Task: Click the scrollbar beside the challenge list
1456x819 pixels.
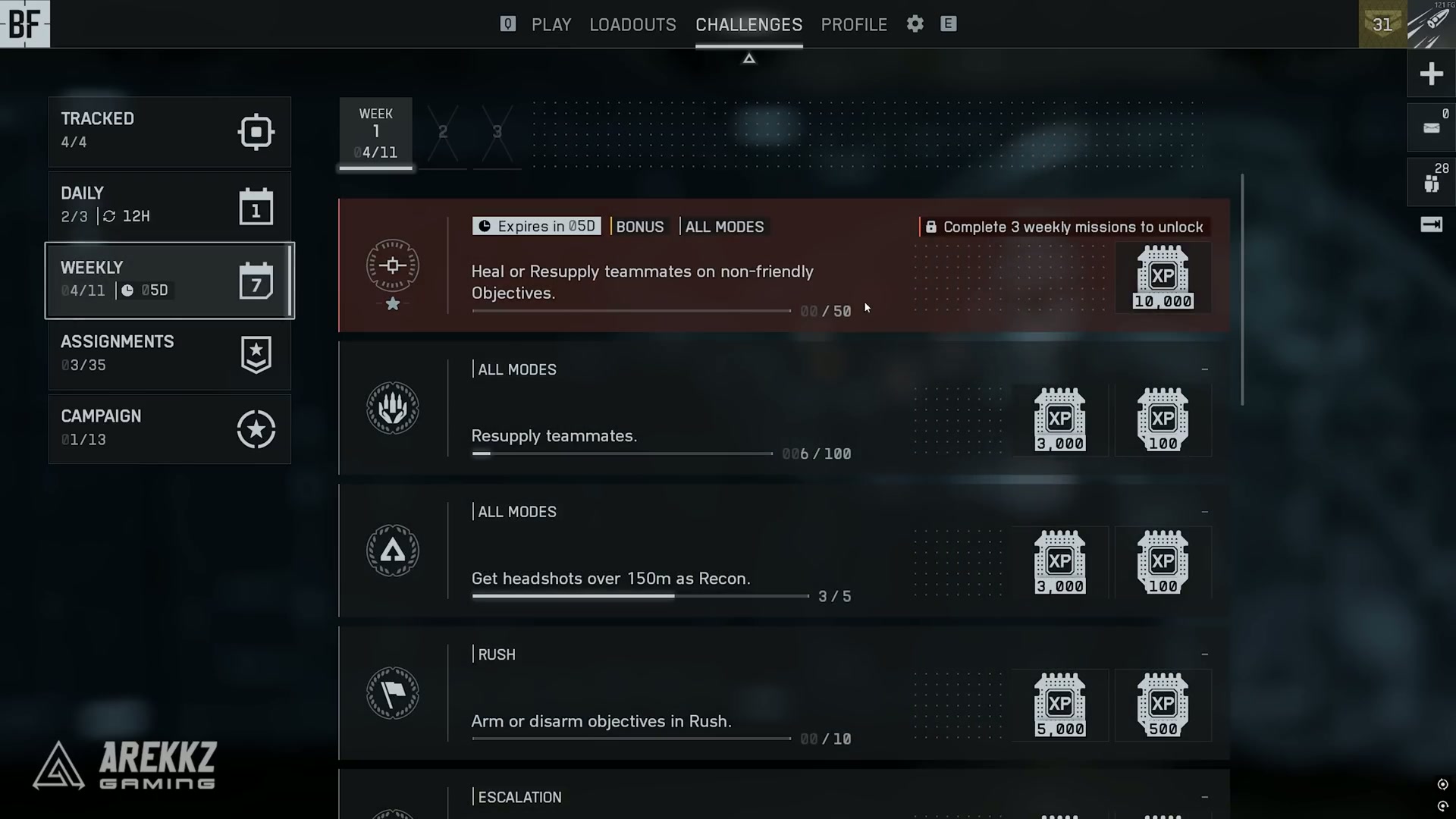Action: (x=1241, y=288)
